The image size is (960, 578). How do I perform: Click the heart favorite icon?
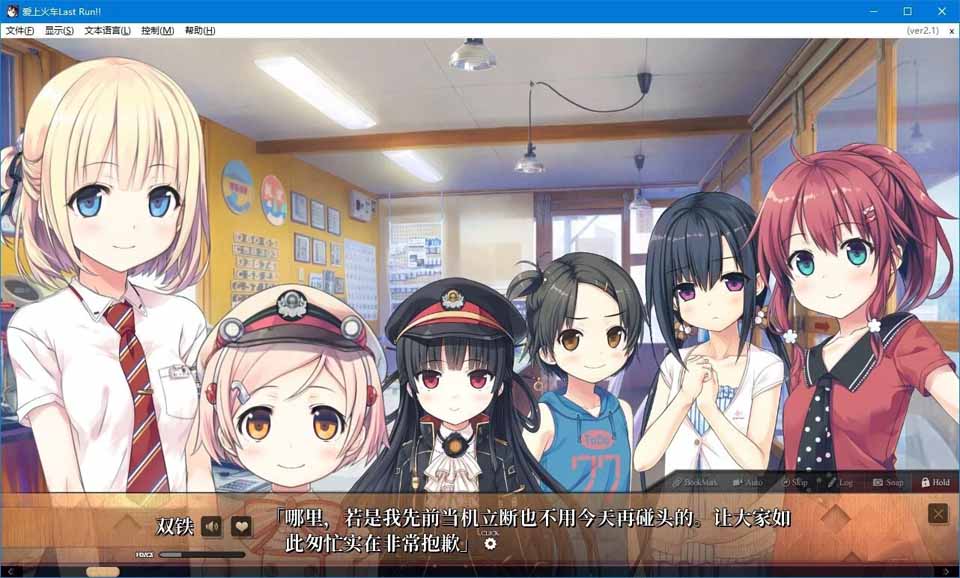coord(241,526)
